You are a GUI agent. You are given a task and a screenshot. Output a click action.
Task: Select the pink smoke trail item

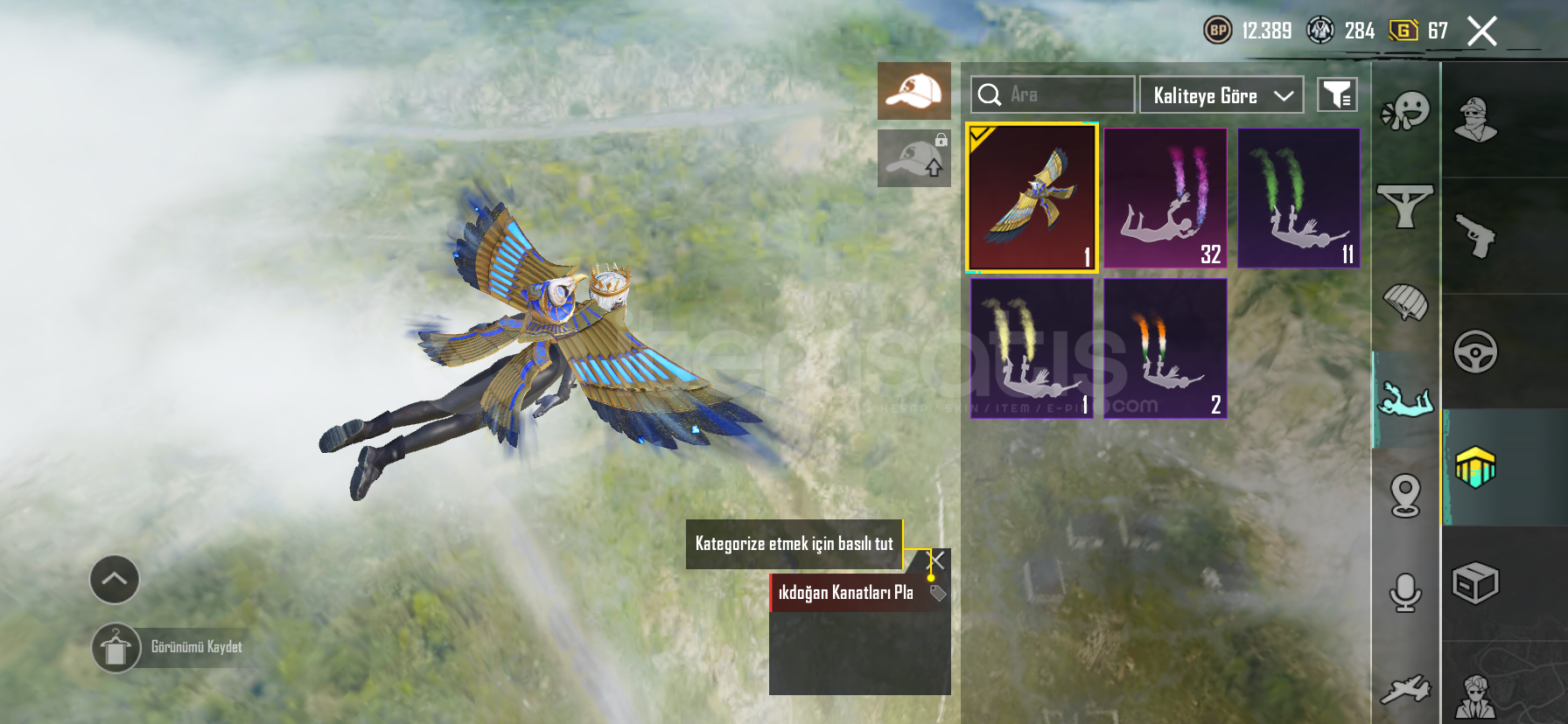tap(1165, 198)
